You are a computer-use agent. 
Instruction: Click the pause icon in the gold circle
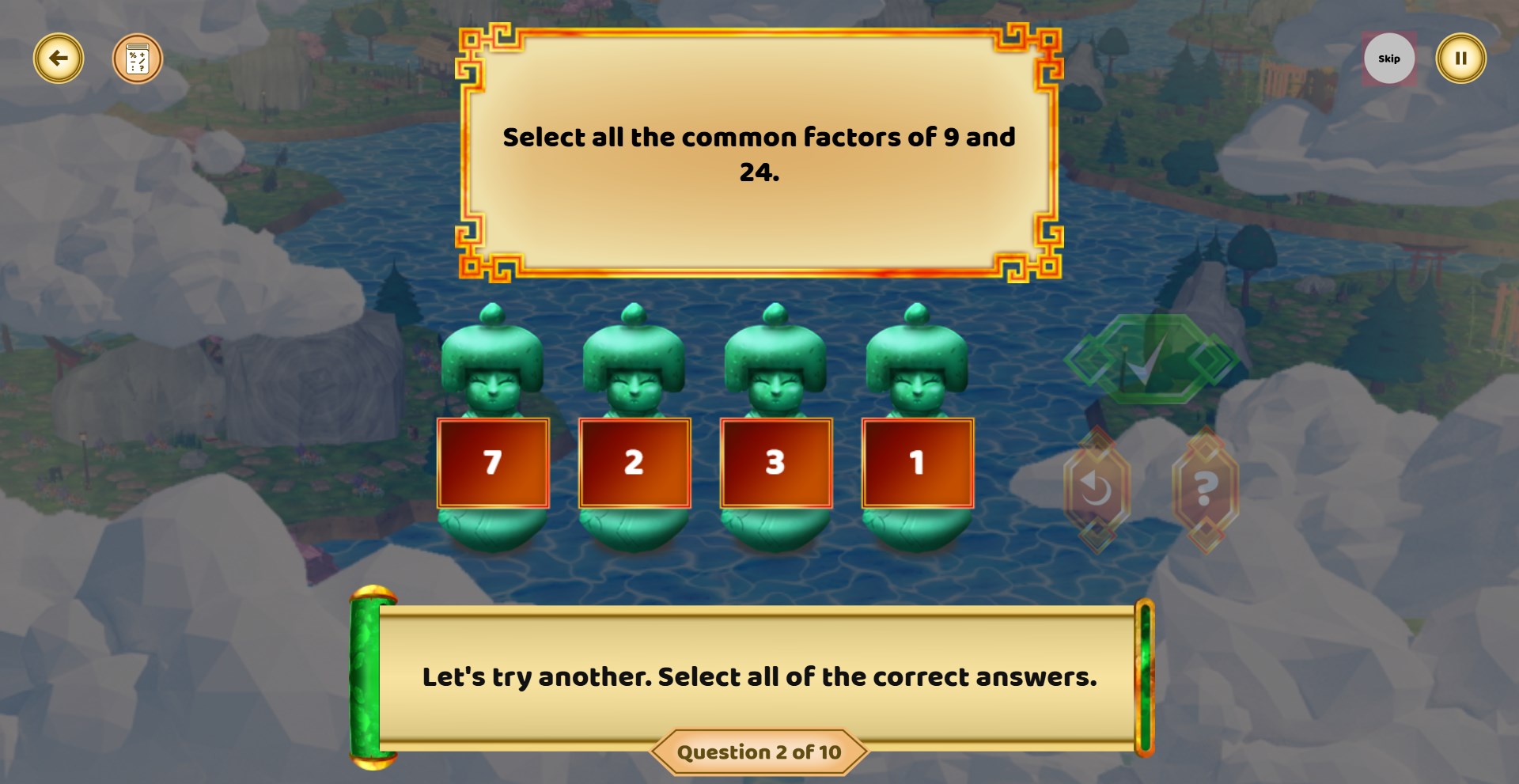click(1460, 58)
